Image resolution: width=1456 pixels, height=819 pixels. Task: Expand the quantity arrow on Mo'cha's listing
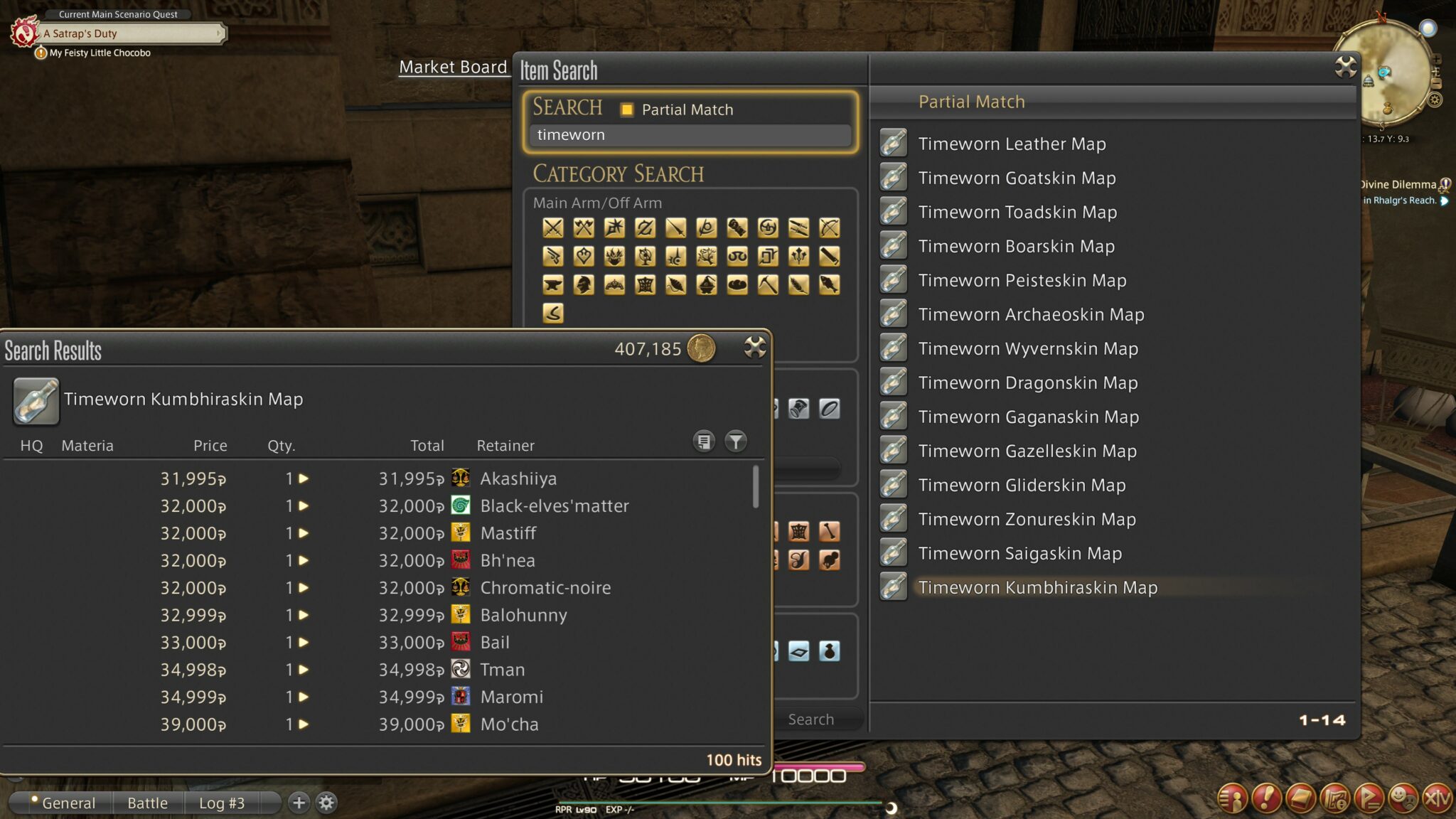click(x=306, y=724)
